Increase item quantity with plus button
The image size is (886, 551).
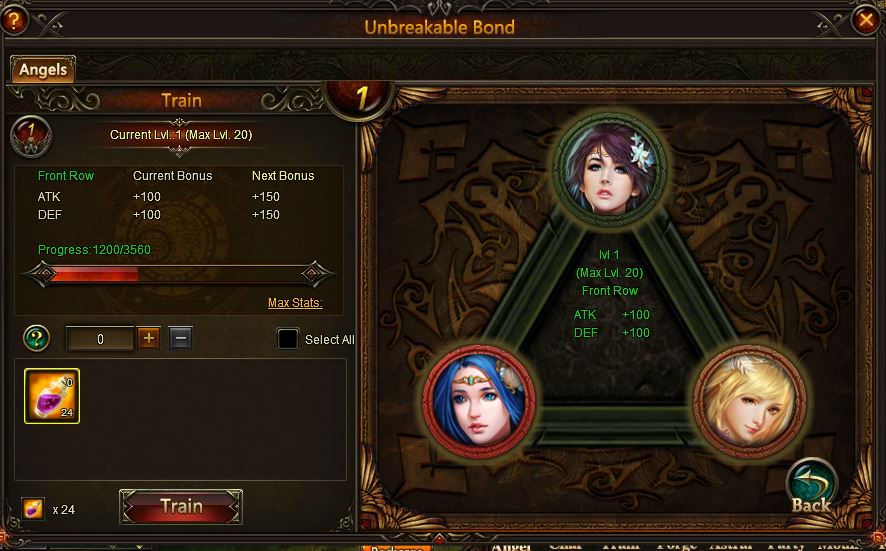tap(149, 338)
